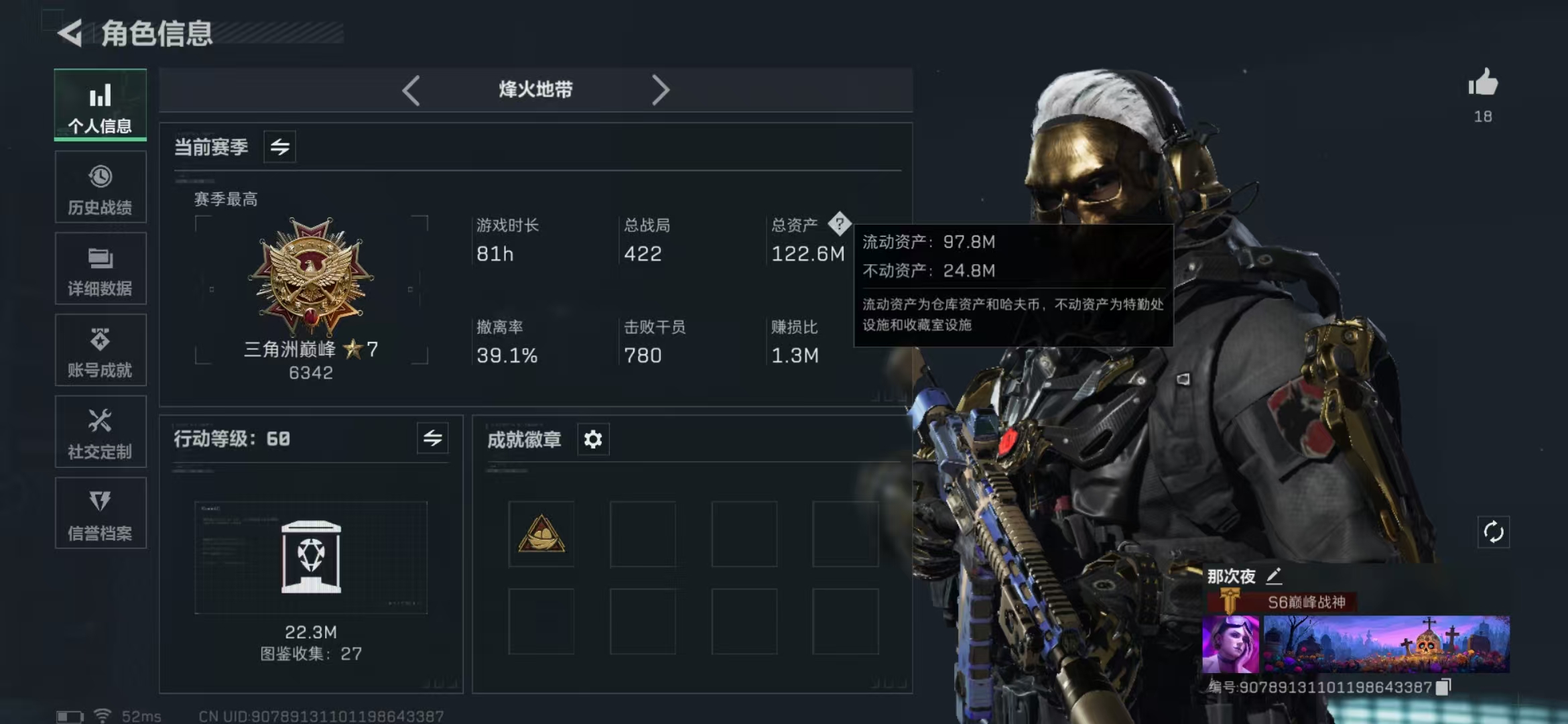
Task: Open the 历史战绩 tab
Action: (x=101, y=187)
